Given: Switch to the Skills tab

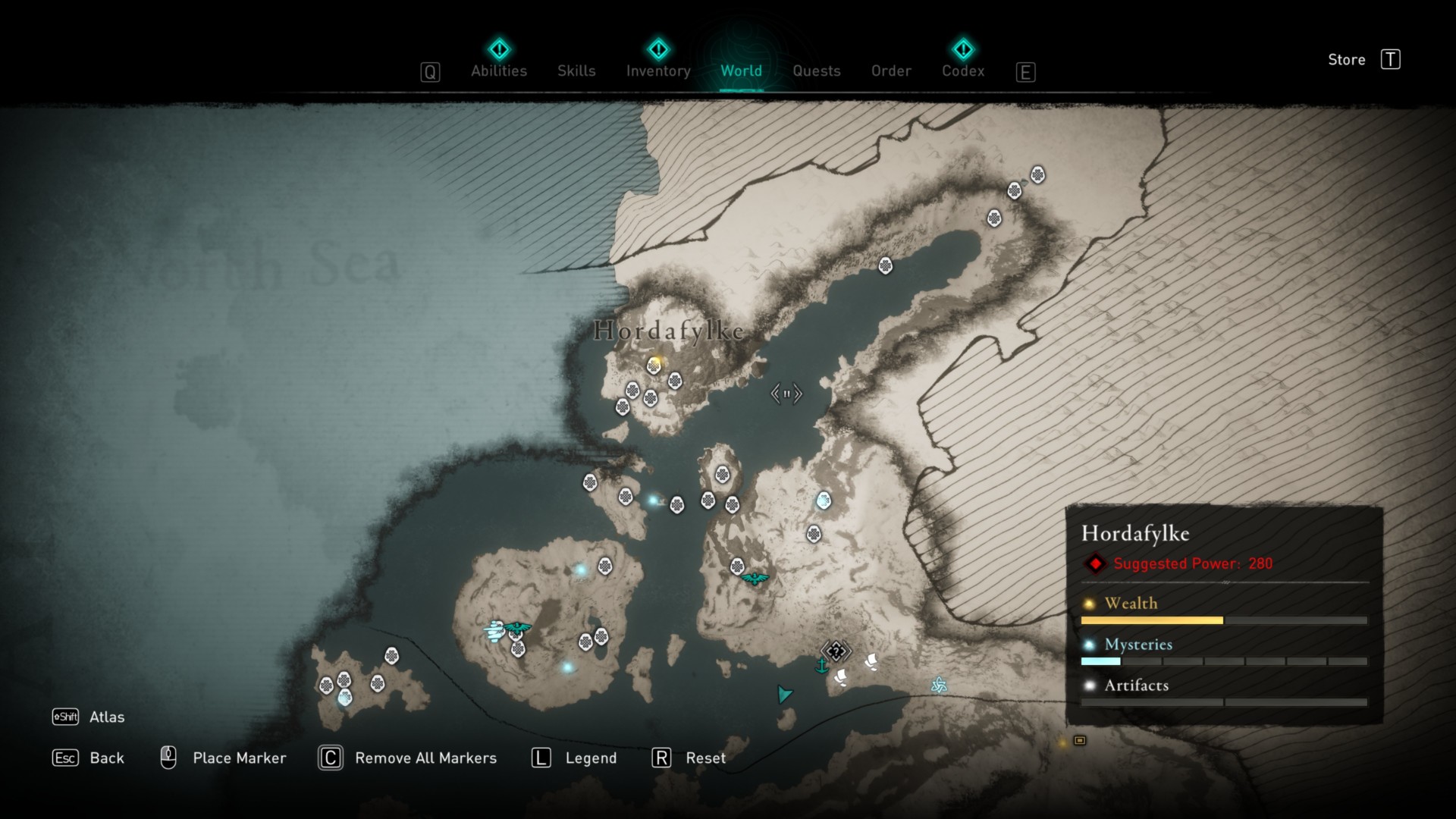Looking at the screenshot, I should click(576, 71).
